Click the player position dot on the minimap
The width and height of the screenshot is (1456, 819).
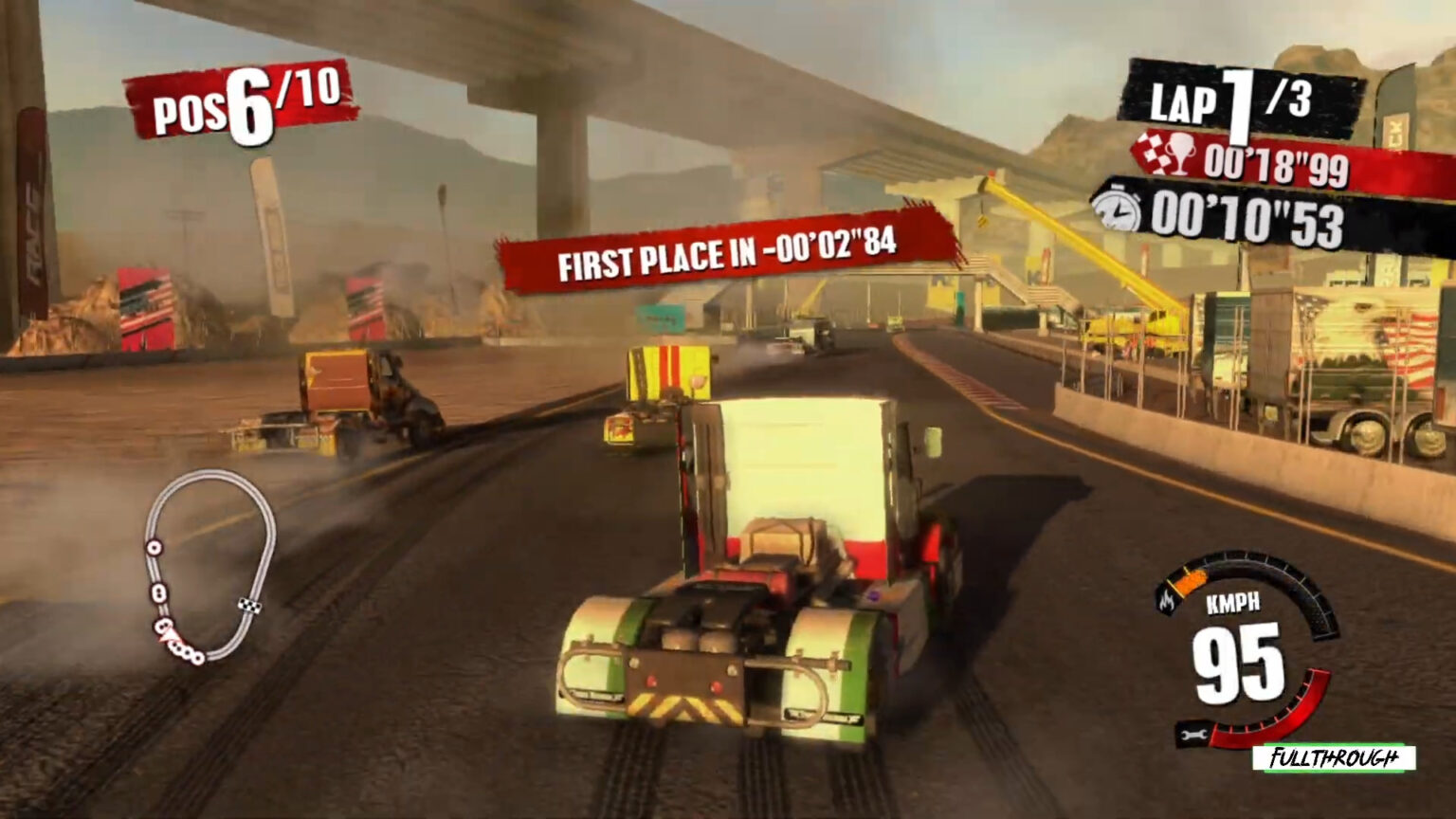(169, 637)
